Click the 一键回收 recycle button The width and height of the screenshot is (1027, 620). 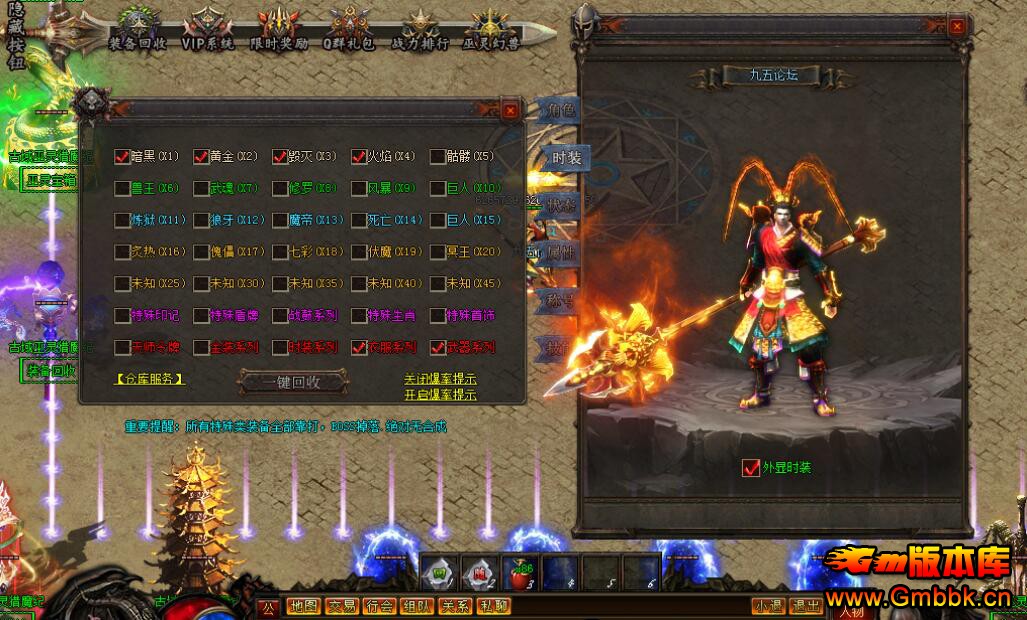(292, 381)
